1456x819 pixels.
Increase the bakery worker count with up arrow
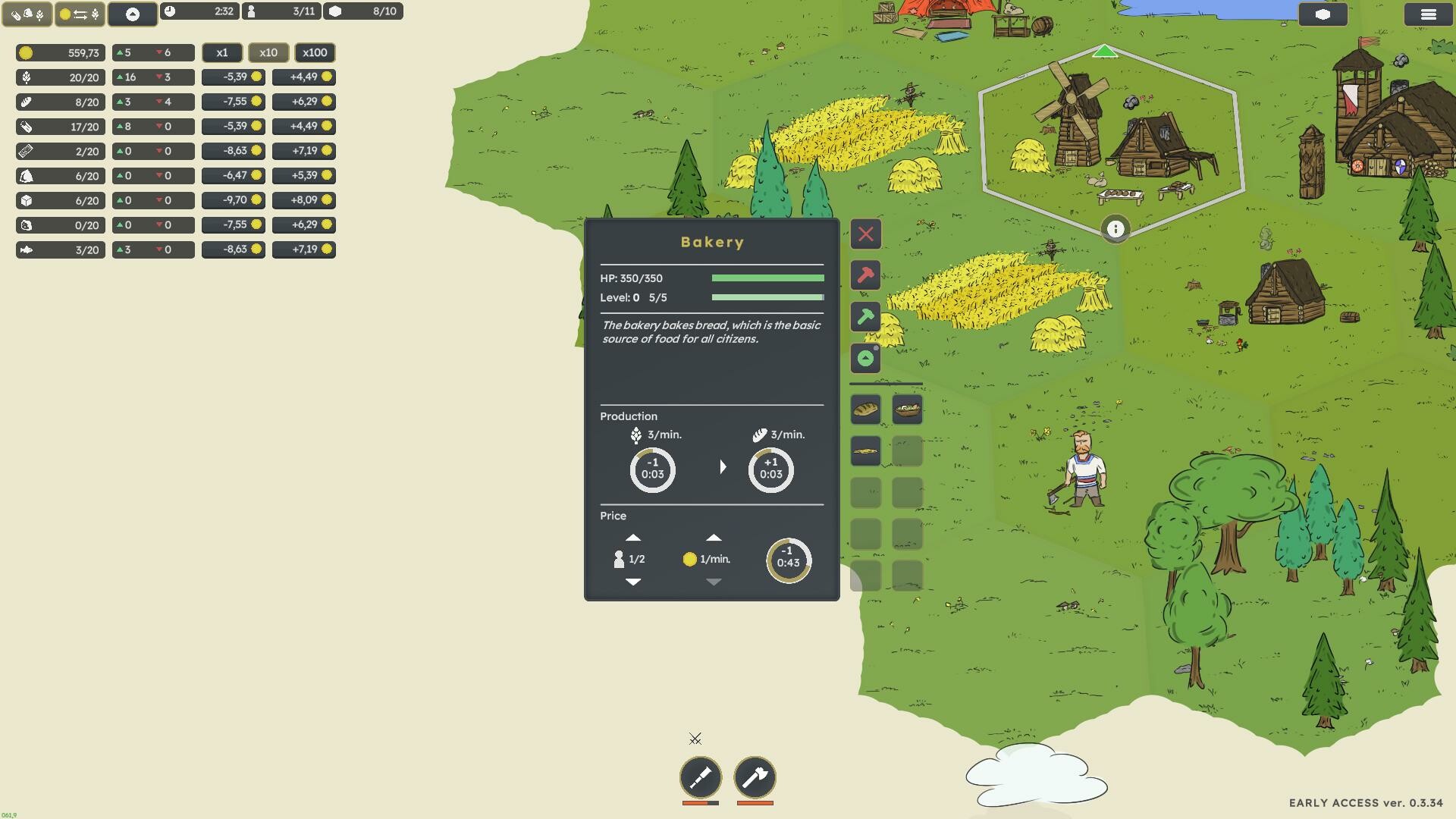[x=634, y=537]
